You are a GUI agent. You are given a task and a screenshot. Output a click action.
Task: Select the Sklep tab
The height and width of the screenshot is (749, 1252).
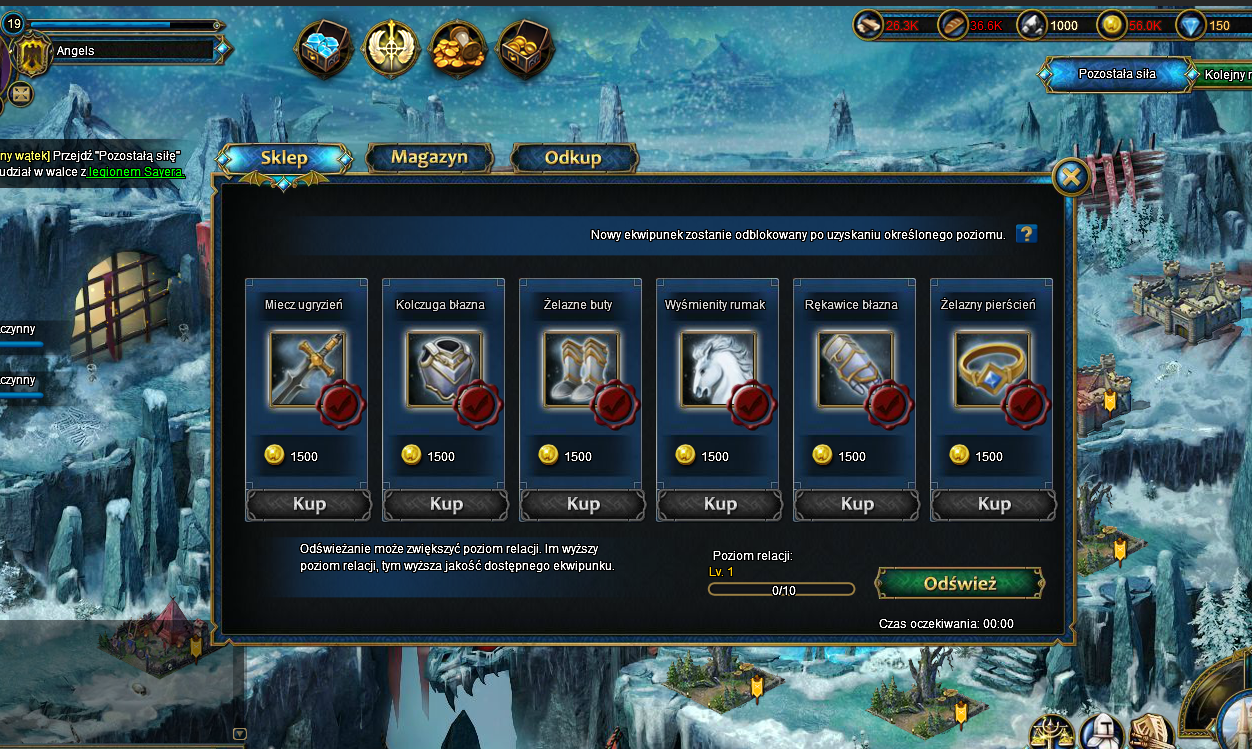pyautogui.click(x=284, y=158)
